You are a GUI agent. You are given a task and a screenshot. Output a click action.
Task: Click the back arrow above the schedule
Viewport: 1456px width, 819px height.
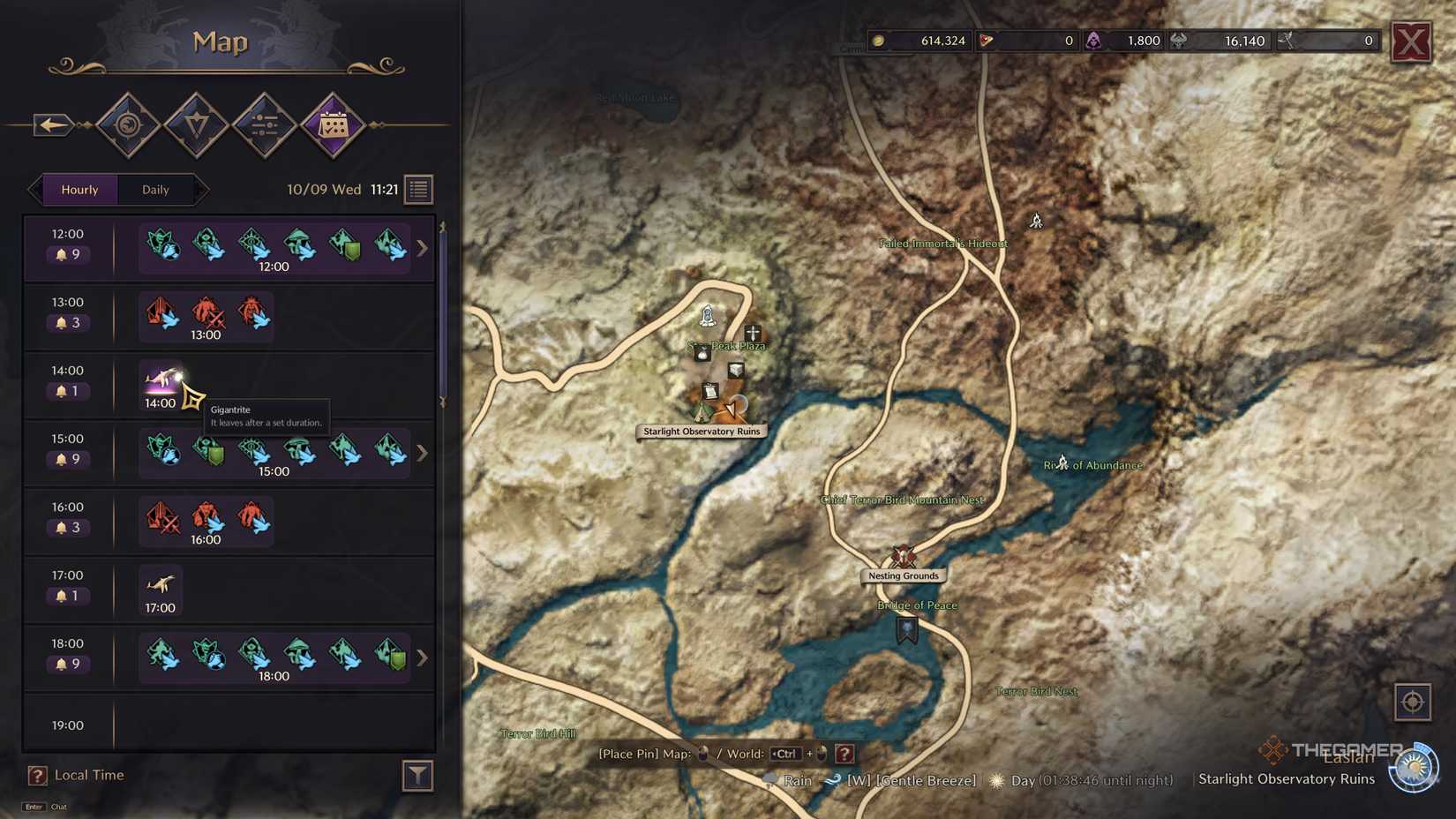51,124
